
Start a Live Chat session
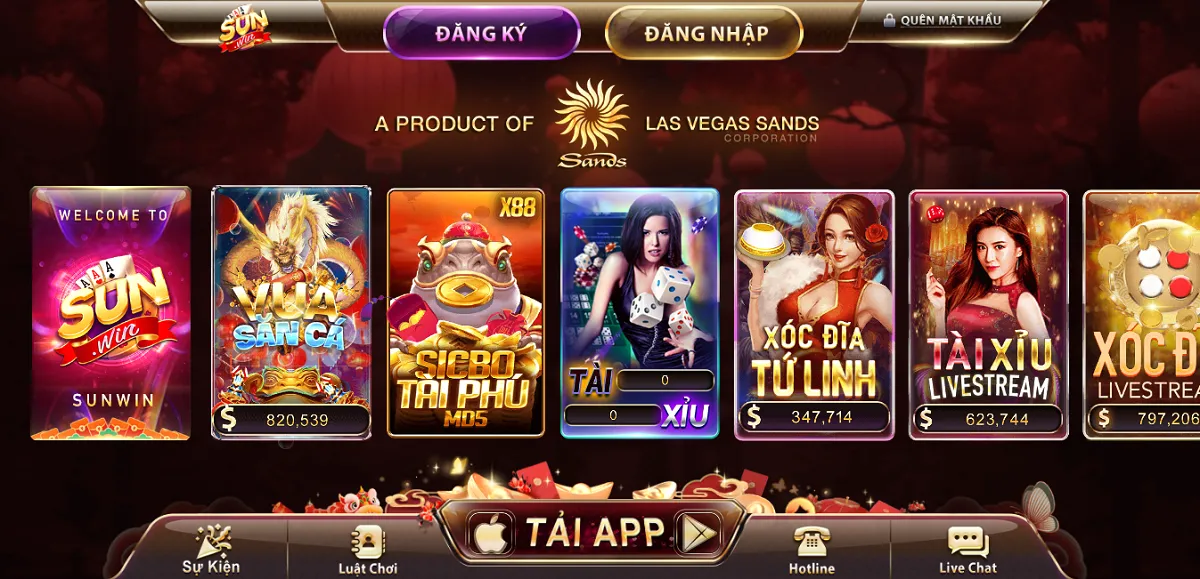tap(967, 549)
